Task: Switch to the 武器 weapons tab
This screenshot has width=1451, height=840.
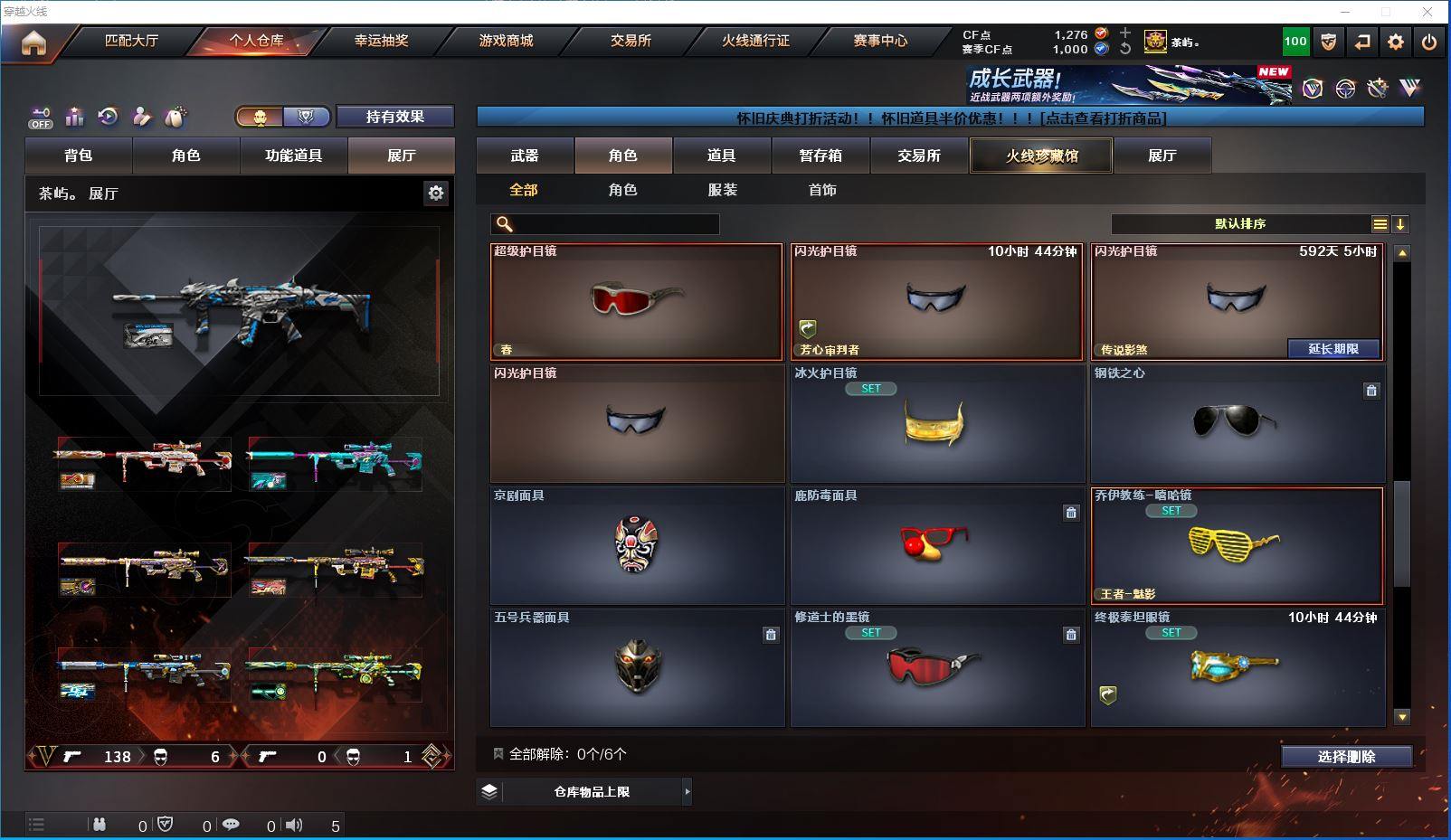Action: click(x=525, y=156)
